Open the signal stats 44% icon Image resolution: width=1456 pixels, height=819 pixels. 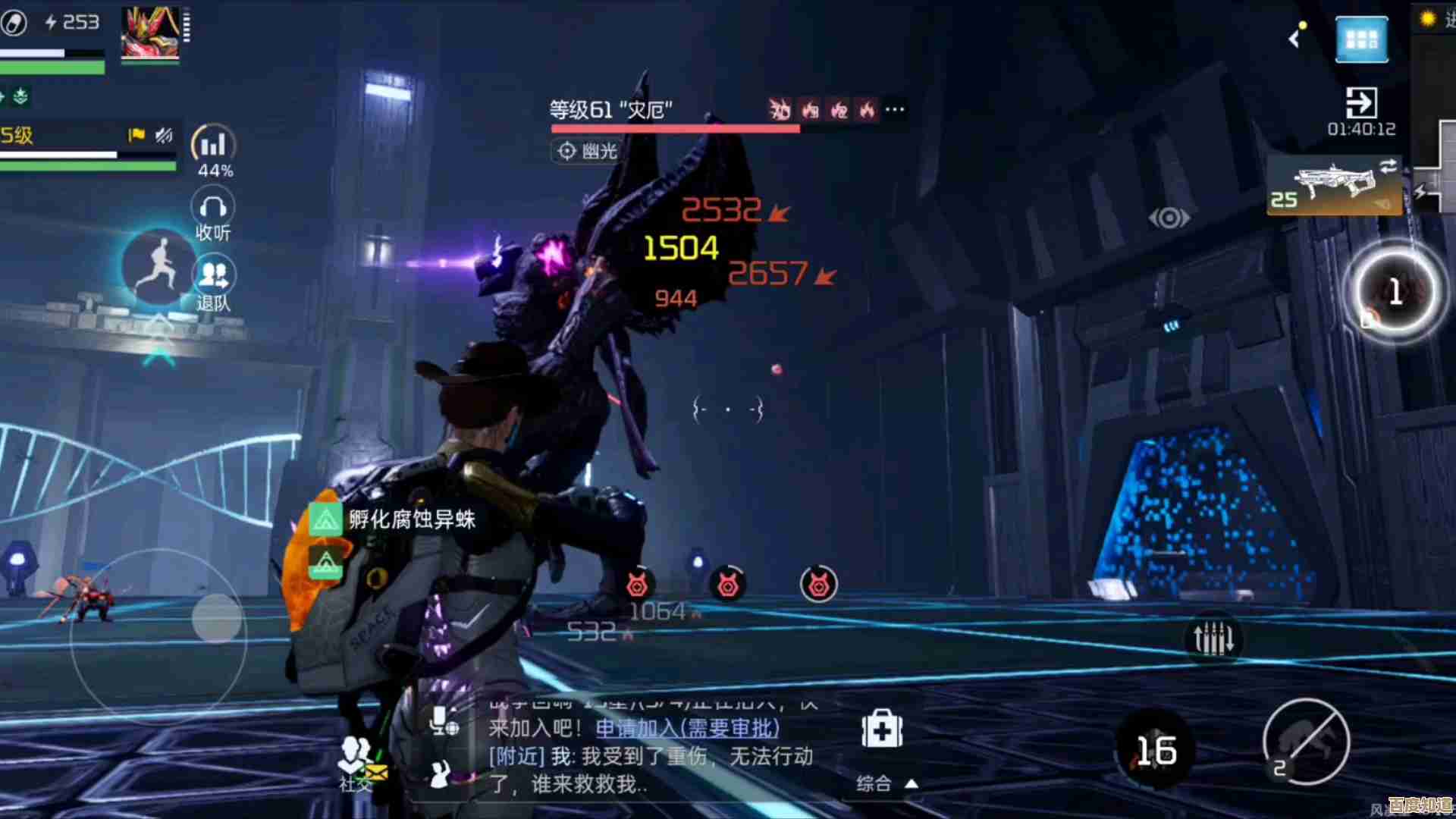[213, 150]
